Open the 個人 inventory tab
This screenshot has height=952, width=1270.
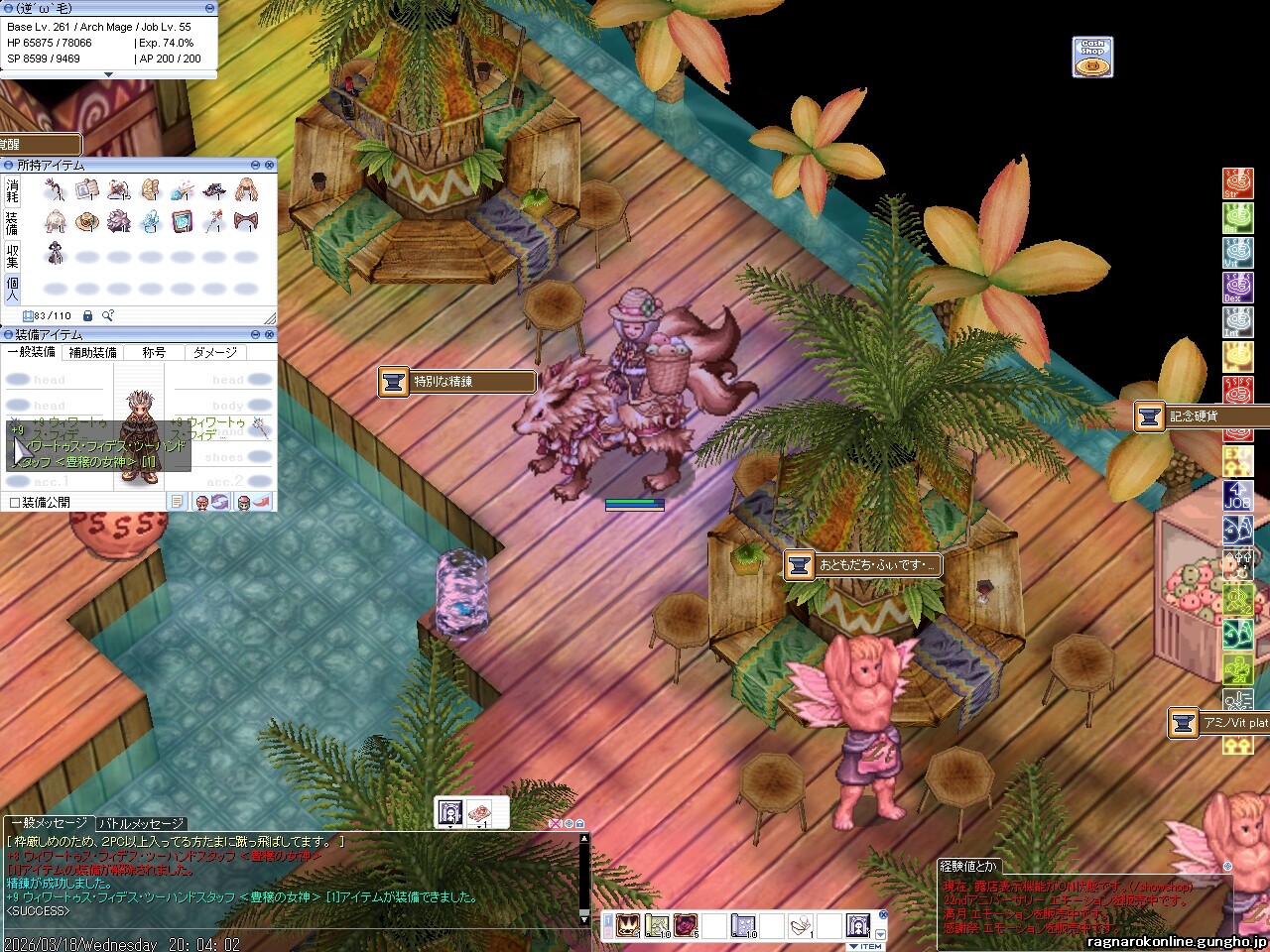(x=12, y=289)
